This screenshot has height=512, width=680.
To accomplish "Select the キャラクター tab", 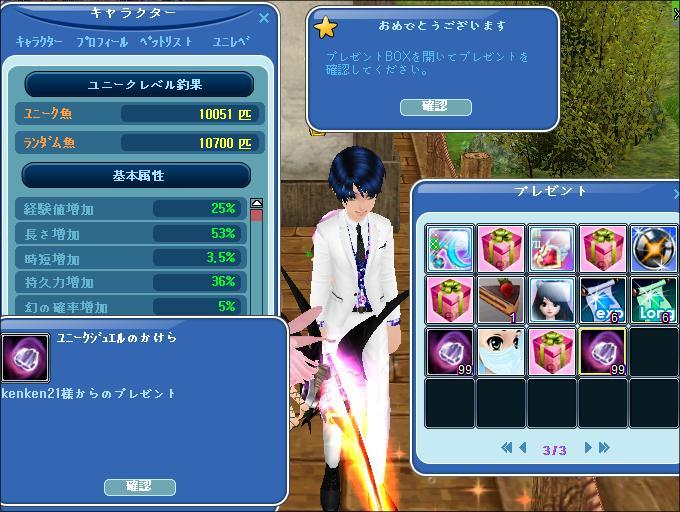I will pos(39,43).
